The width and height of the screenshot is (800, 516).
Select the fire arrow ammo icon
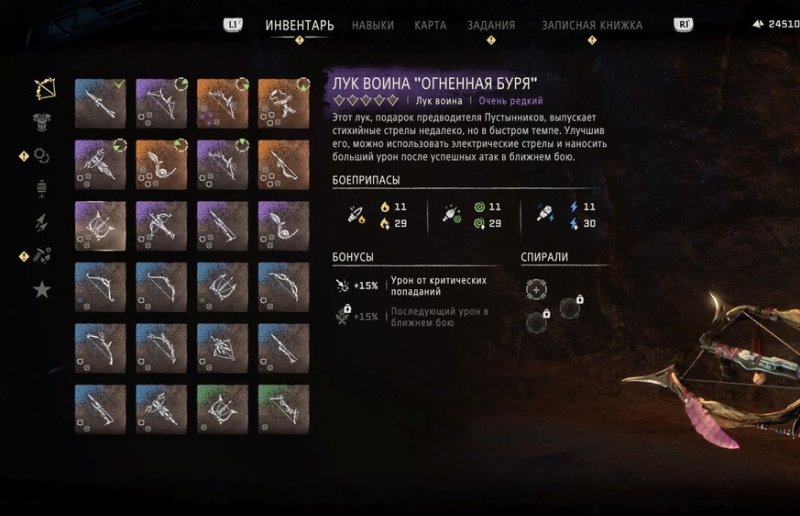[354, 215]
